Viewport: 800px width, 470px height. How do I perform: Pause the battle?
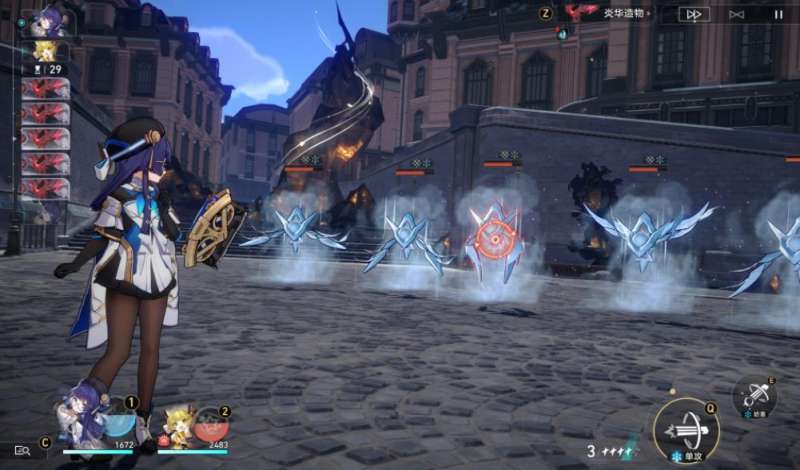778,14
